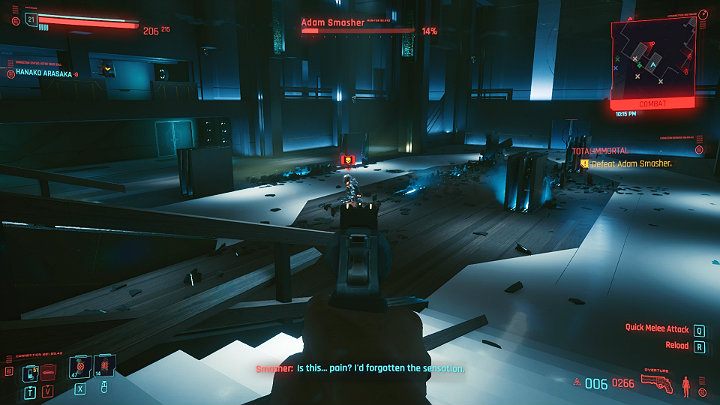Viewport: 720px width, 405px height.
Task: Select the red vehicle icon beside the phone
Action: 48,371
